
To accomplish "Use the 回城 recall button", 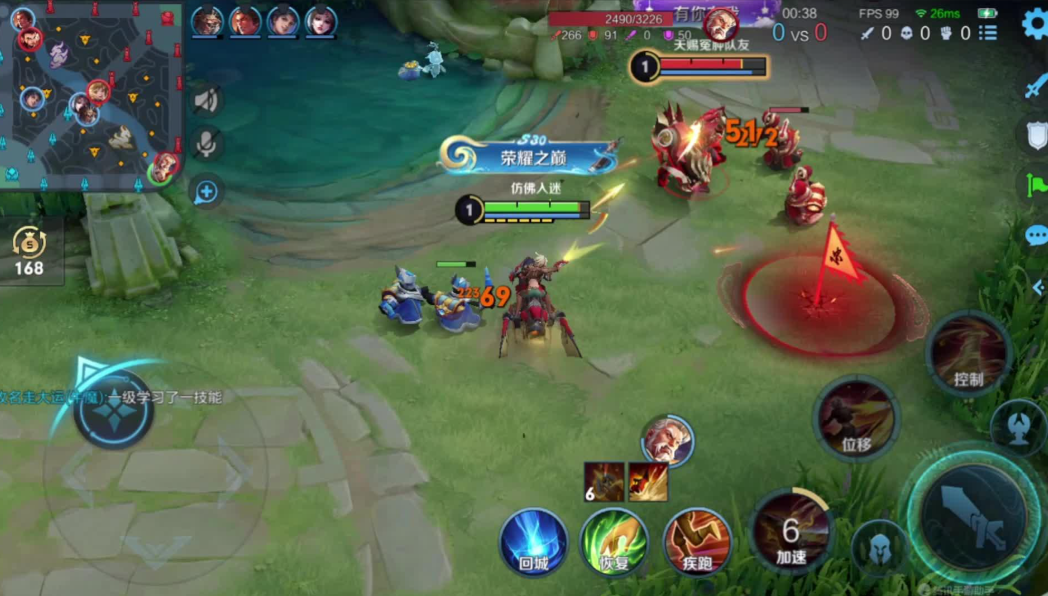I will 534,543.
